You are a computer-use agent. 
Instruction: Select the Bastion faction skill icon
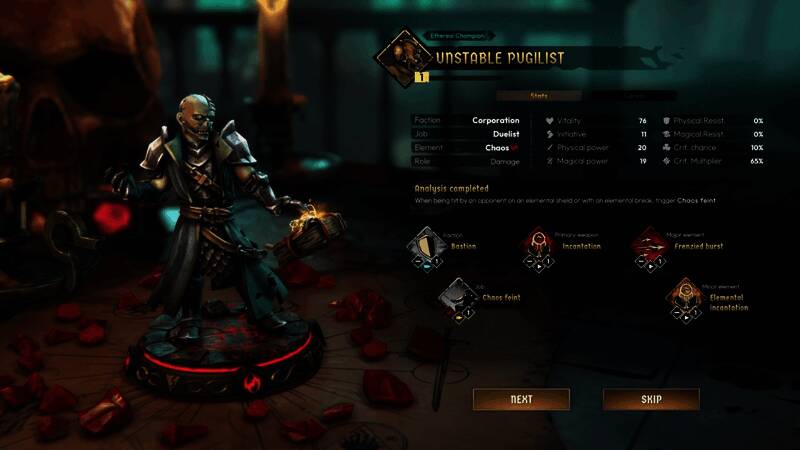pyautogui.click(x=427, y=244)
